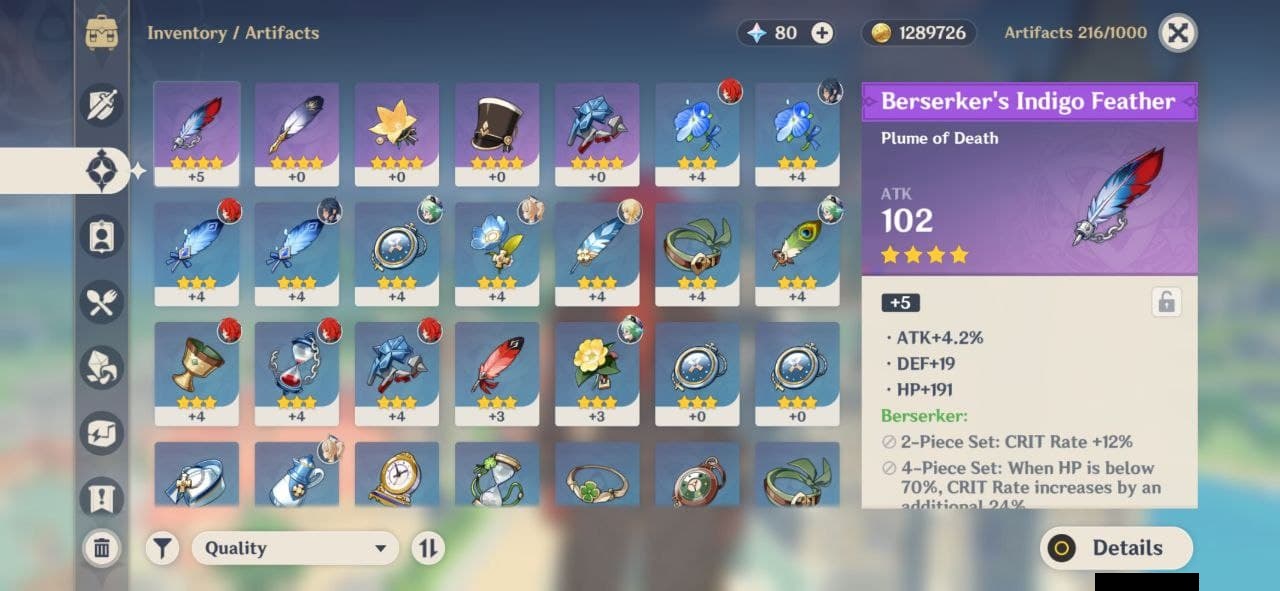Switch to the Food tab
The height and width of the screenshot is (591, 1280).
point(102,302)
